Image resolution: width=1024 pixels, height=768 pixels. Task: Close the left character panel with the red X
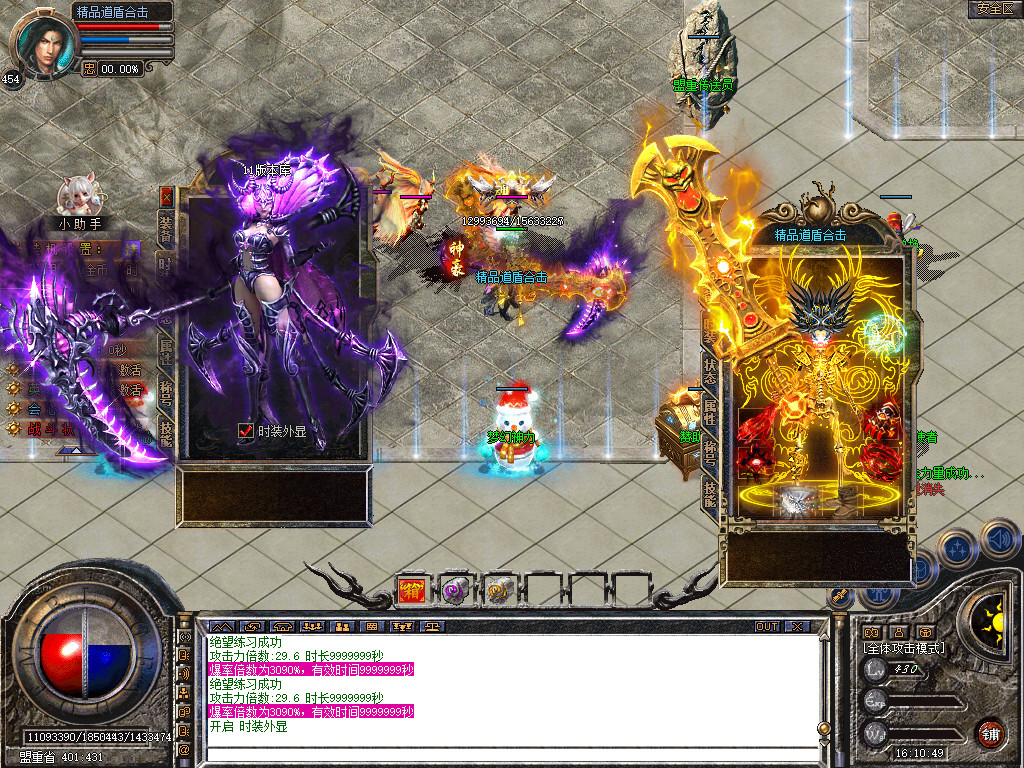[x=166, y=196]
